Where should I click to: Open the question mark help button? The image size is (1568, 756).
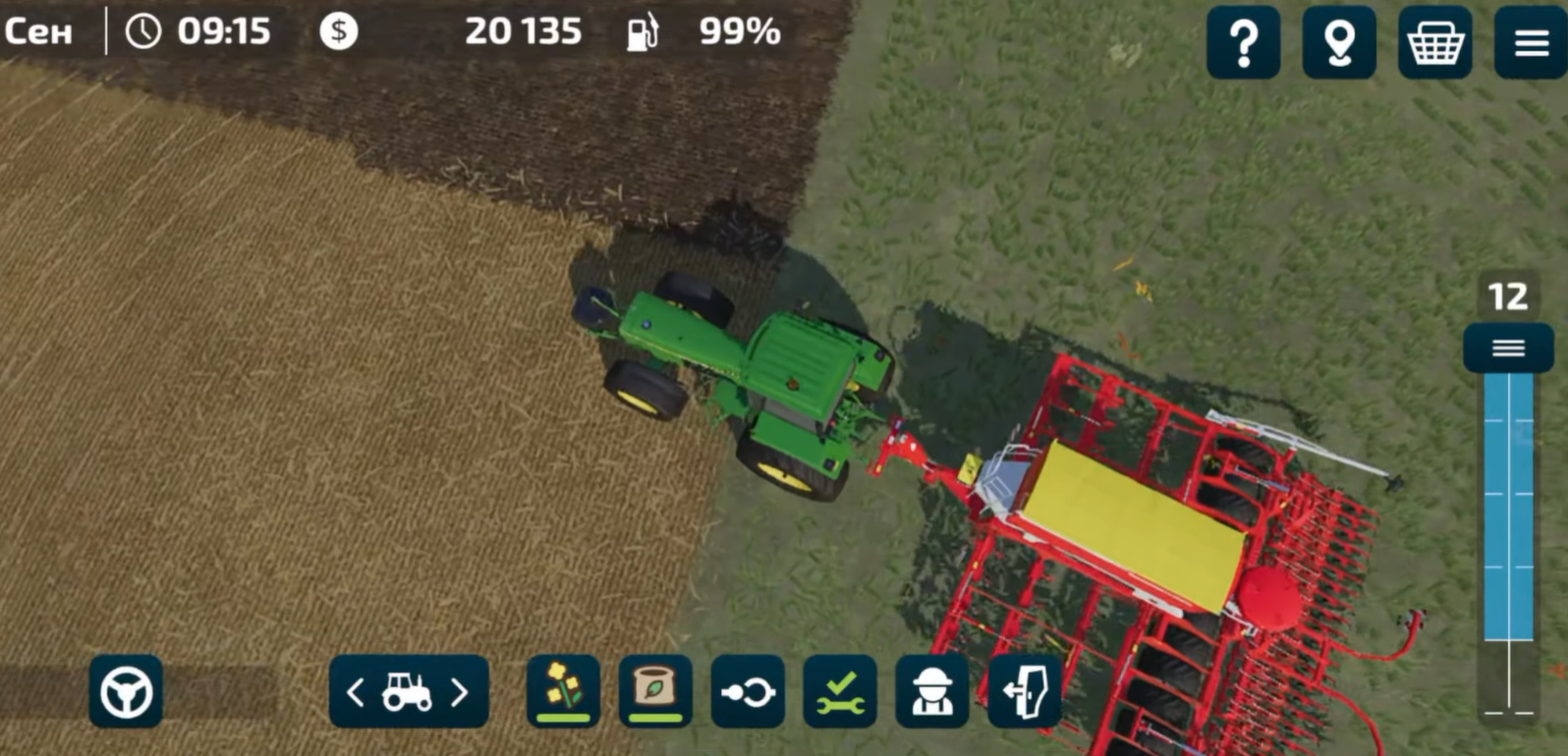pyautogui.click(x=1243, y=42)
